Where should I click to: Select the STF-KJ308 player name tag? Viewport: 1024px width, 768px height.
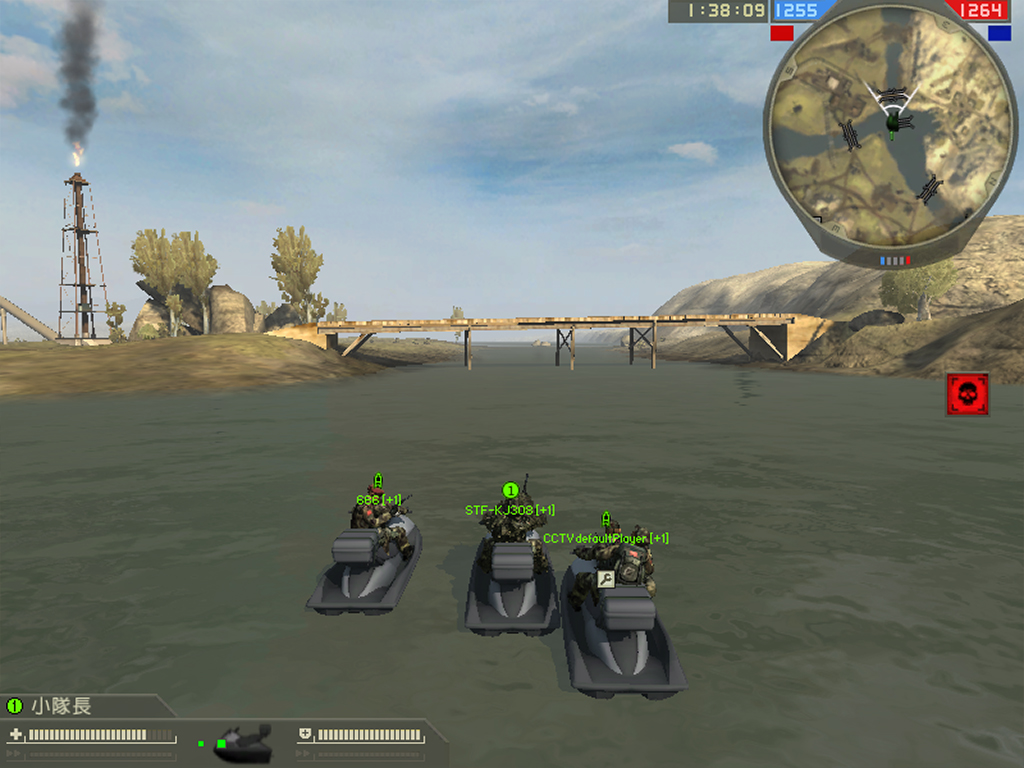[x=510, y=510]
